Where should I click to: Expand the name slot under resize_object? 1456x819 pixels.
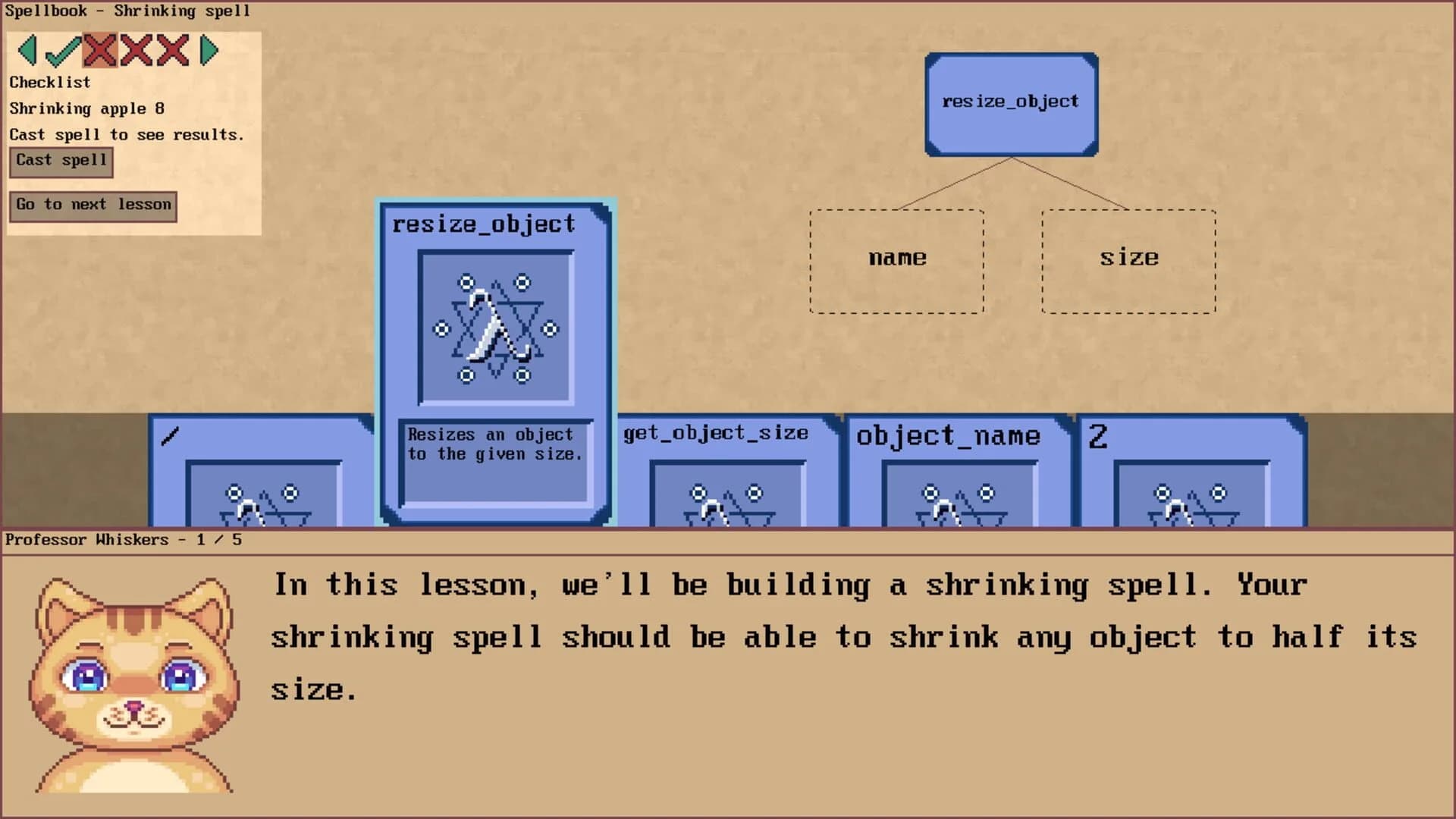click(897, 259)
